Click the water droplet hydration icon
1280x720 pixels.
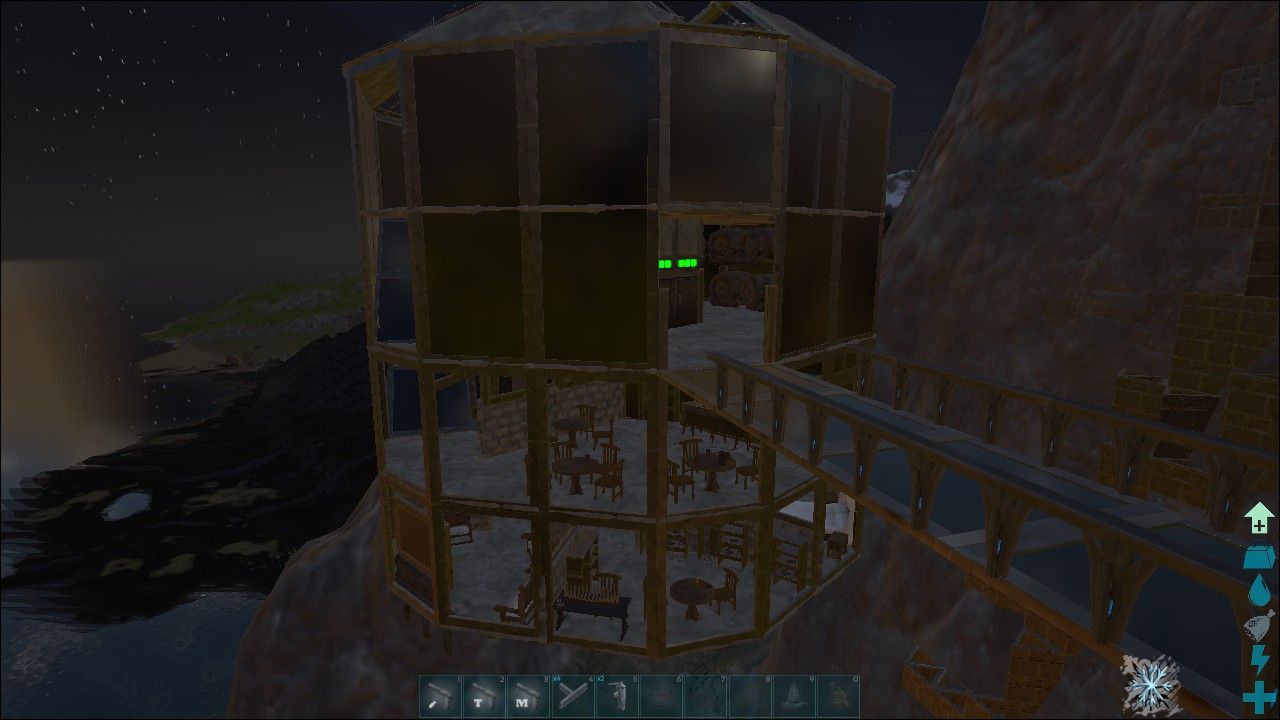click(1257, 590)
